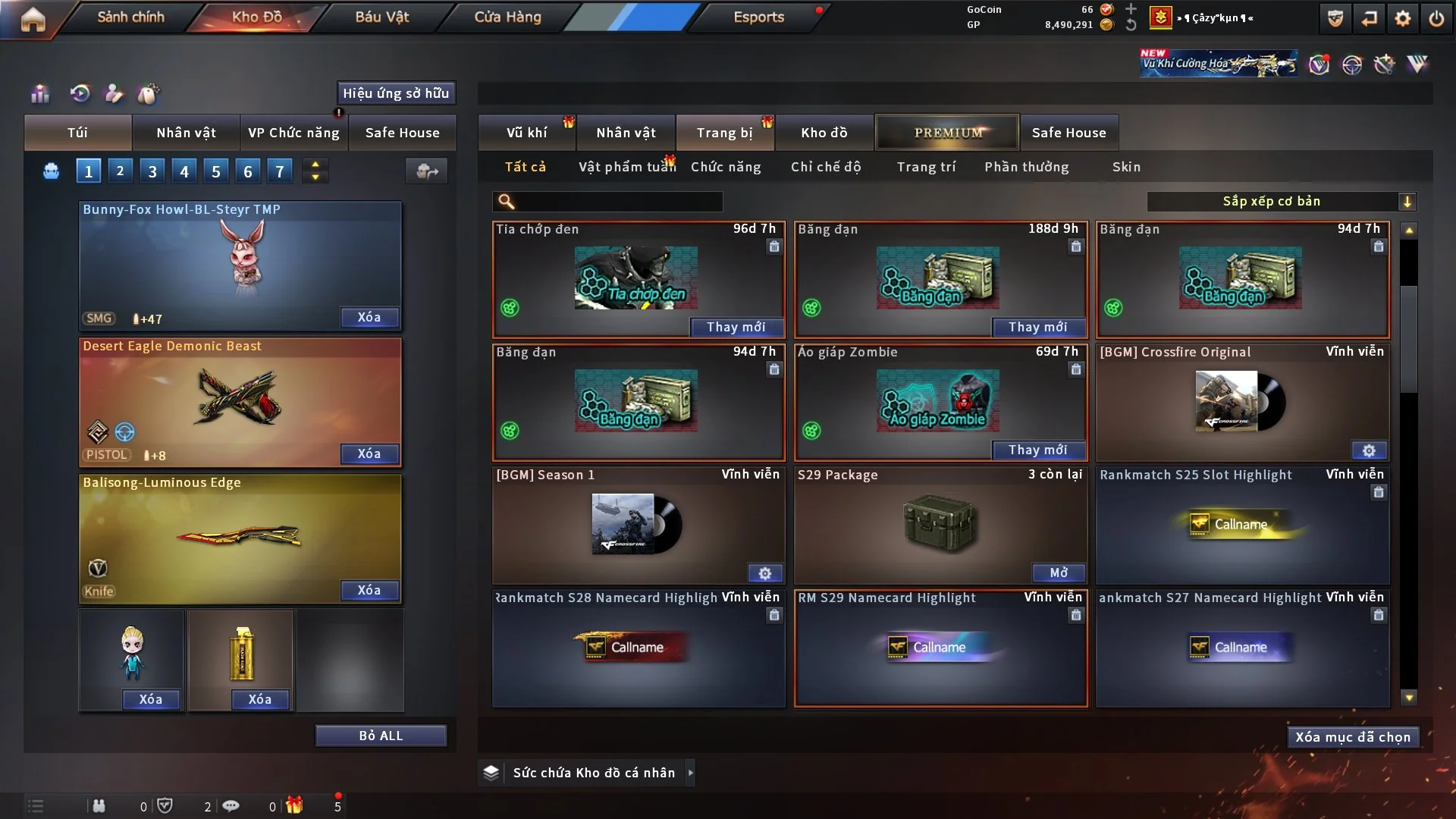This screenshot has width=1456, height=819.
Task: Open settings with the gear icon
Action: click(1402, 18)
